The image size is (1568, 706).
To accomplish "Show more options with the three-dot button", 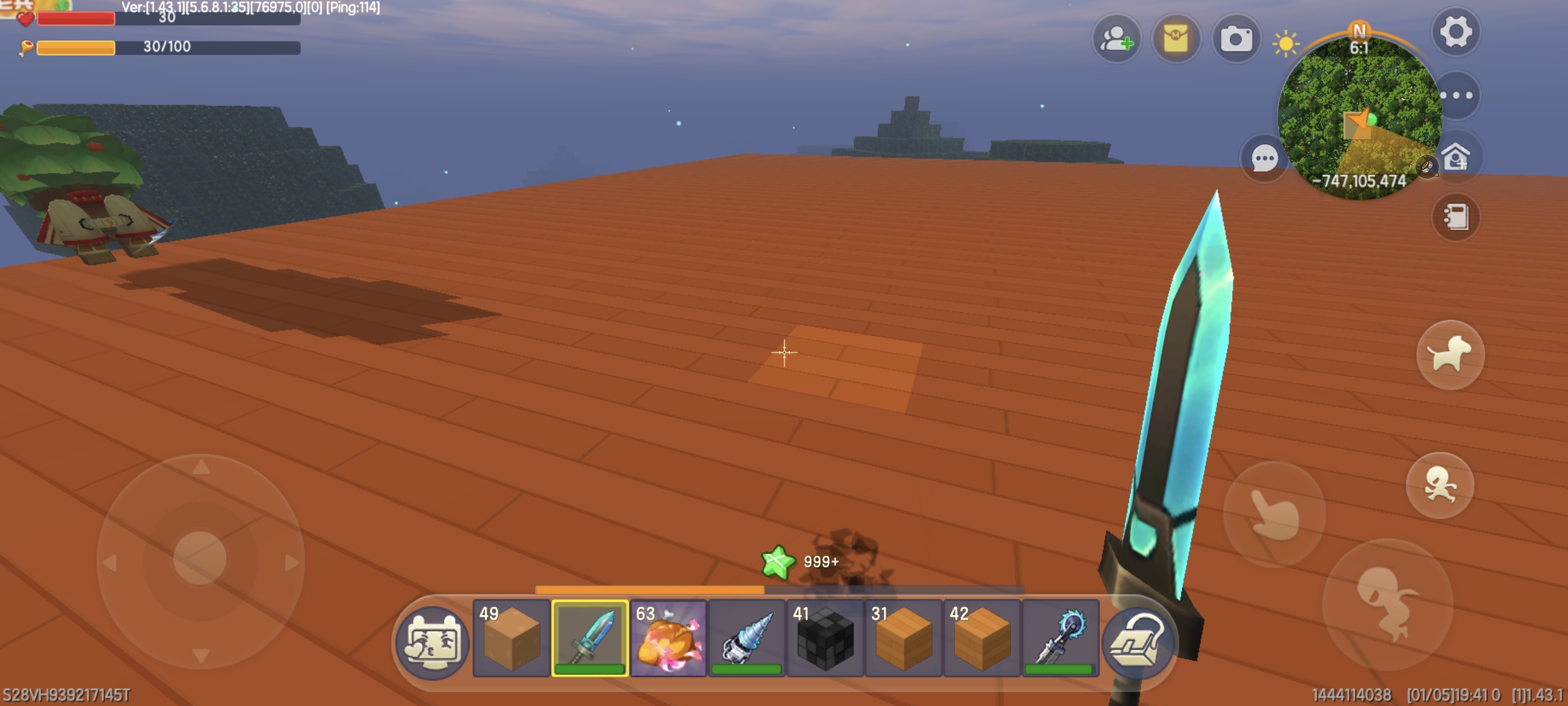I will tap(1457, 95).
